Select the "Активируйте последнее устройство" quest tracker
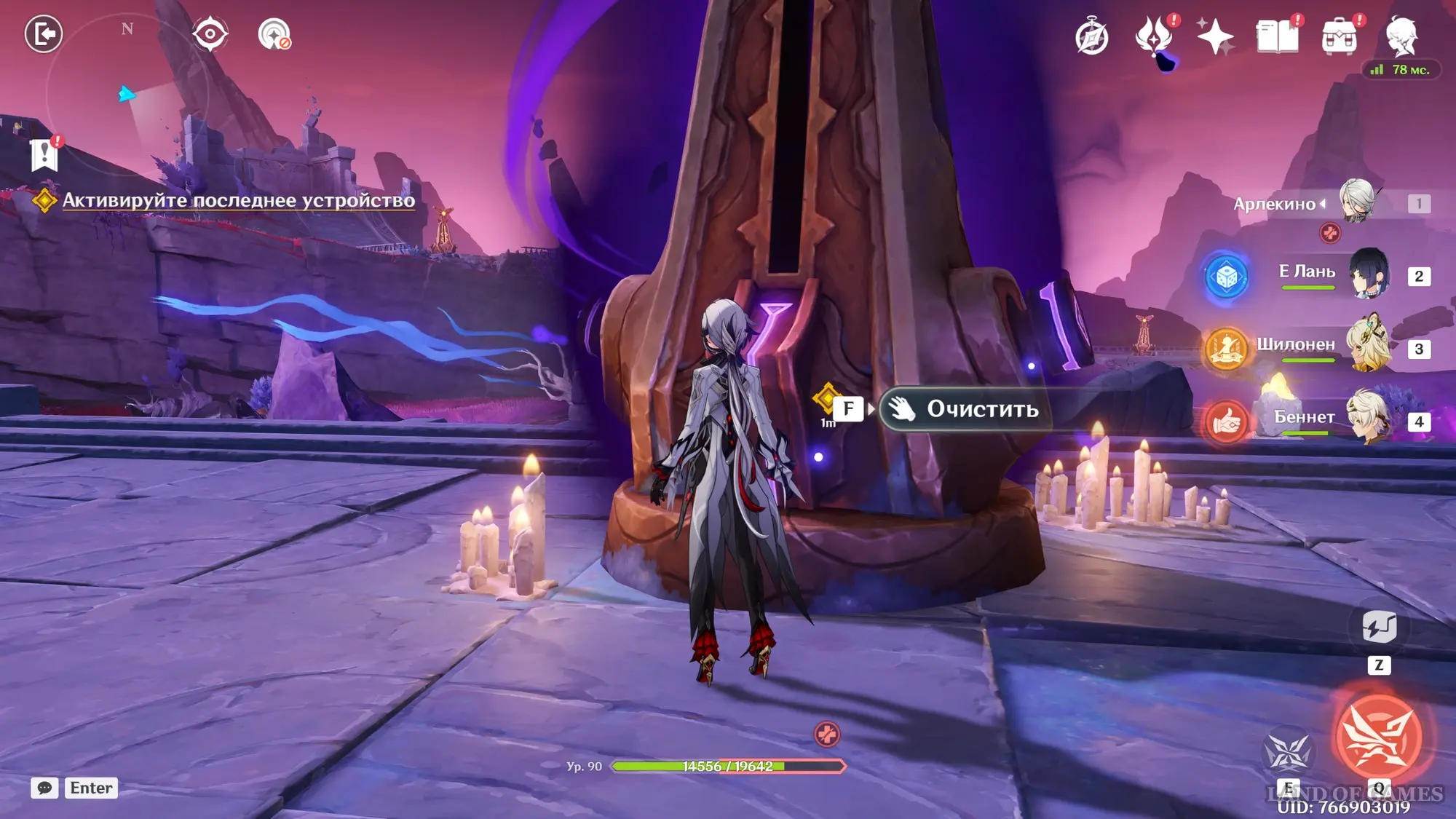This screenshot has height=819, width=1456. coord(238,200)
